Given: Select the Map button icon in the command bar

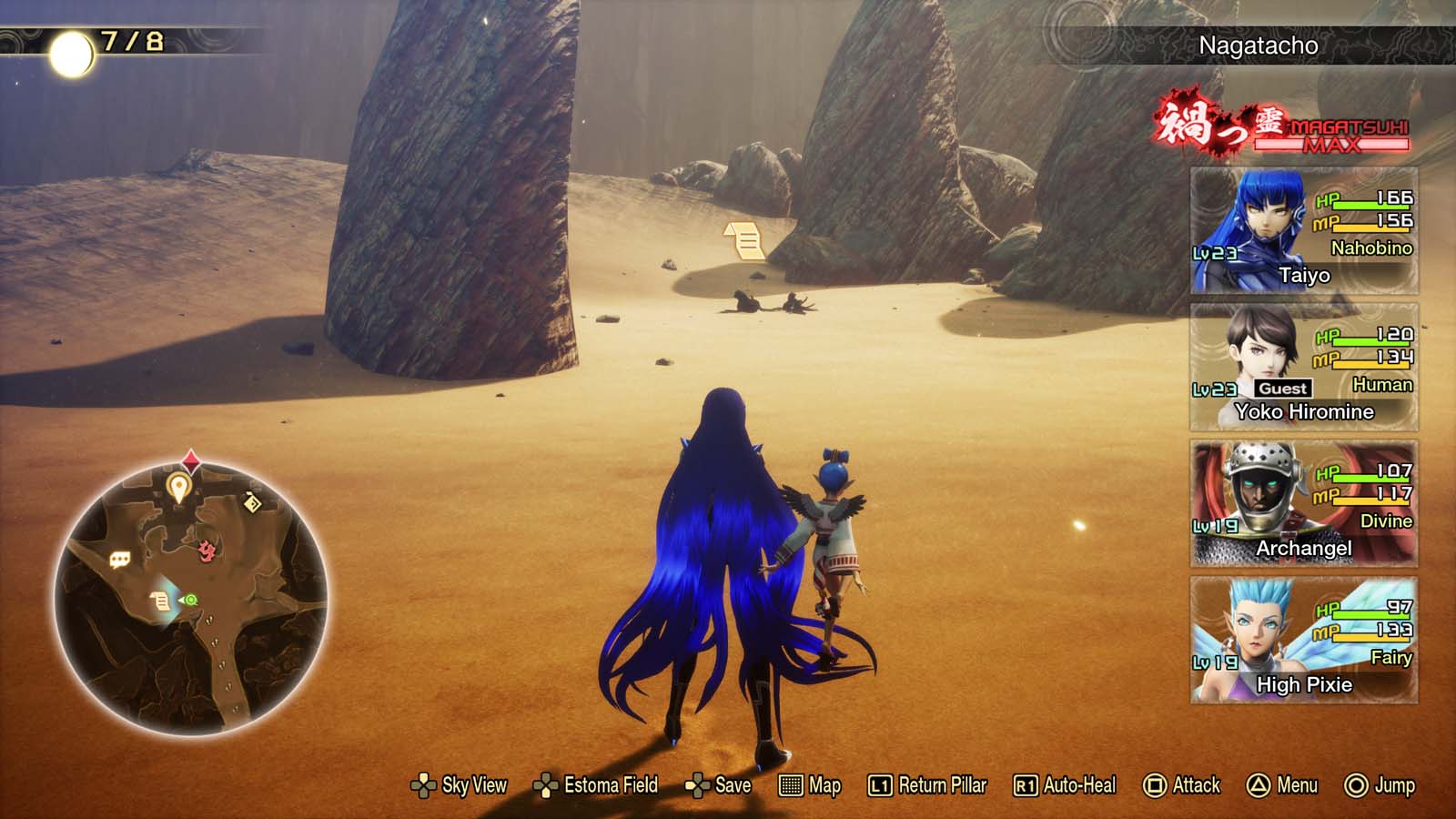Looking at the screenshot, I should pyautogui.click(x=806, y=784).
